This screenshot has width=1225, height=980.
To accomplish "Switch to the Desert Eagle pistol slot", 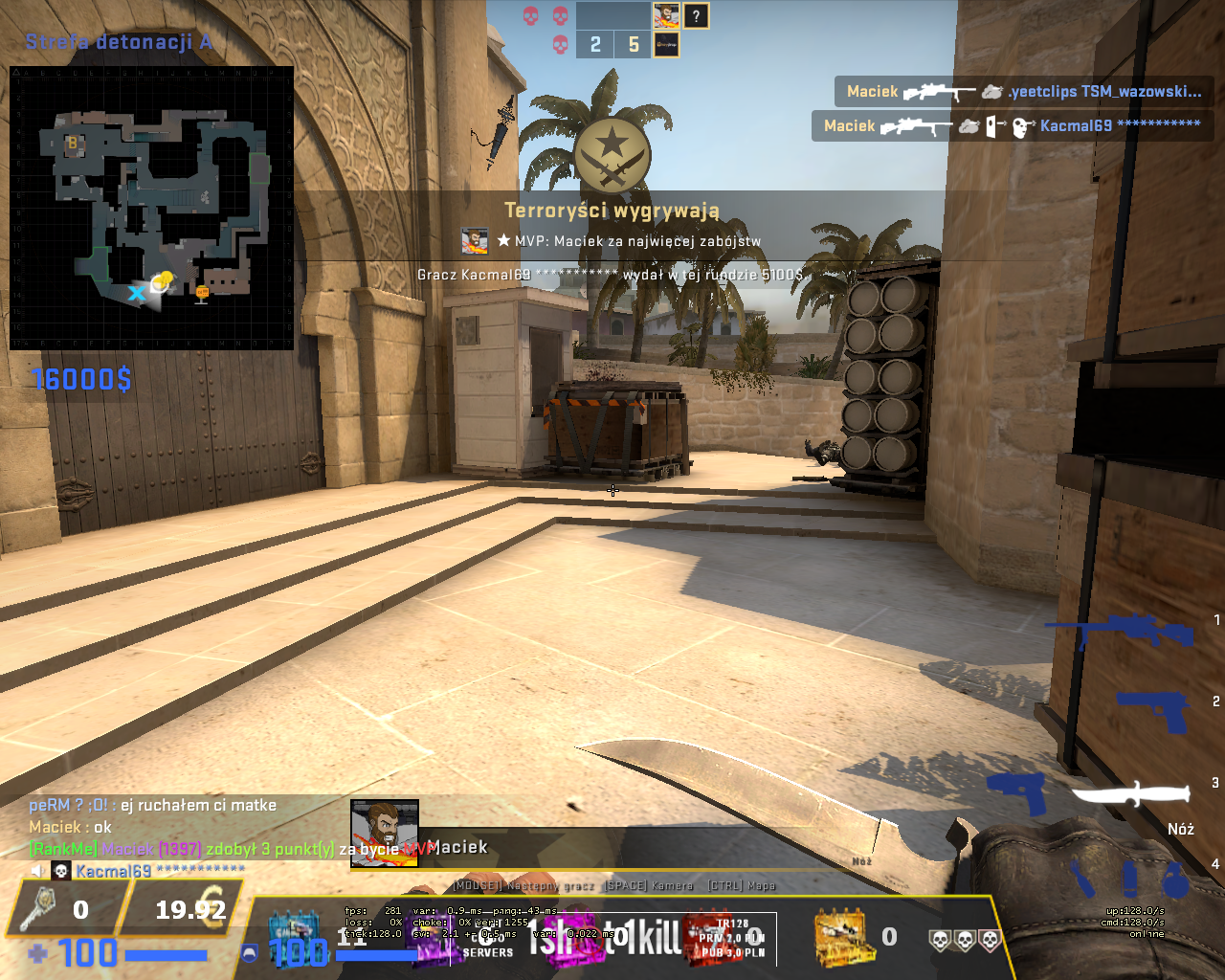I will click(x=1154, y=709).
